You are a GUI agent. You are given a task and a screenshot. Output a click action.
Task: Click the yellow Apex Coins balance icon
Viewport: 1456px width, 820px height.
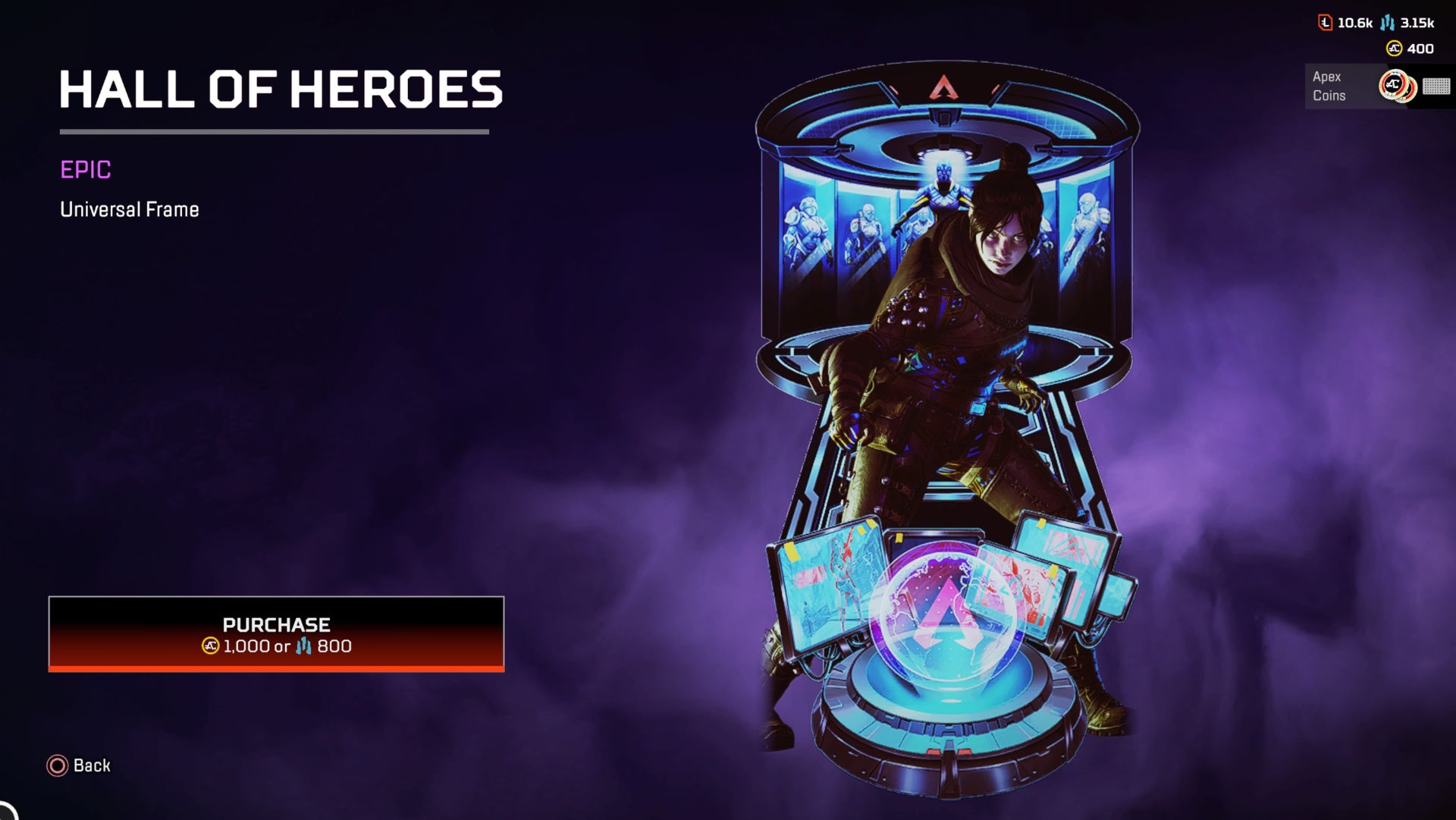[1394, 49]
